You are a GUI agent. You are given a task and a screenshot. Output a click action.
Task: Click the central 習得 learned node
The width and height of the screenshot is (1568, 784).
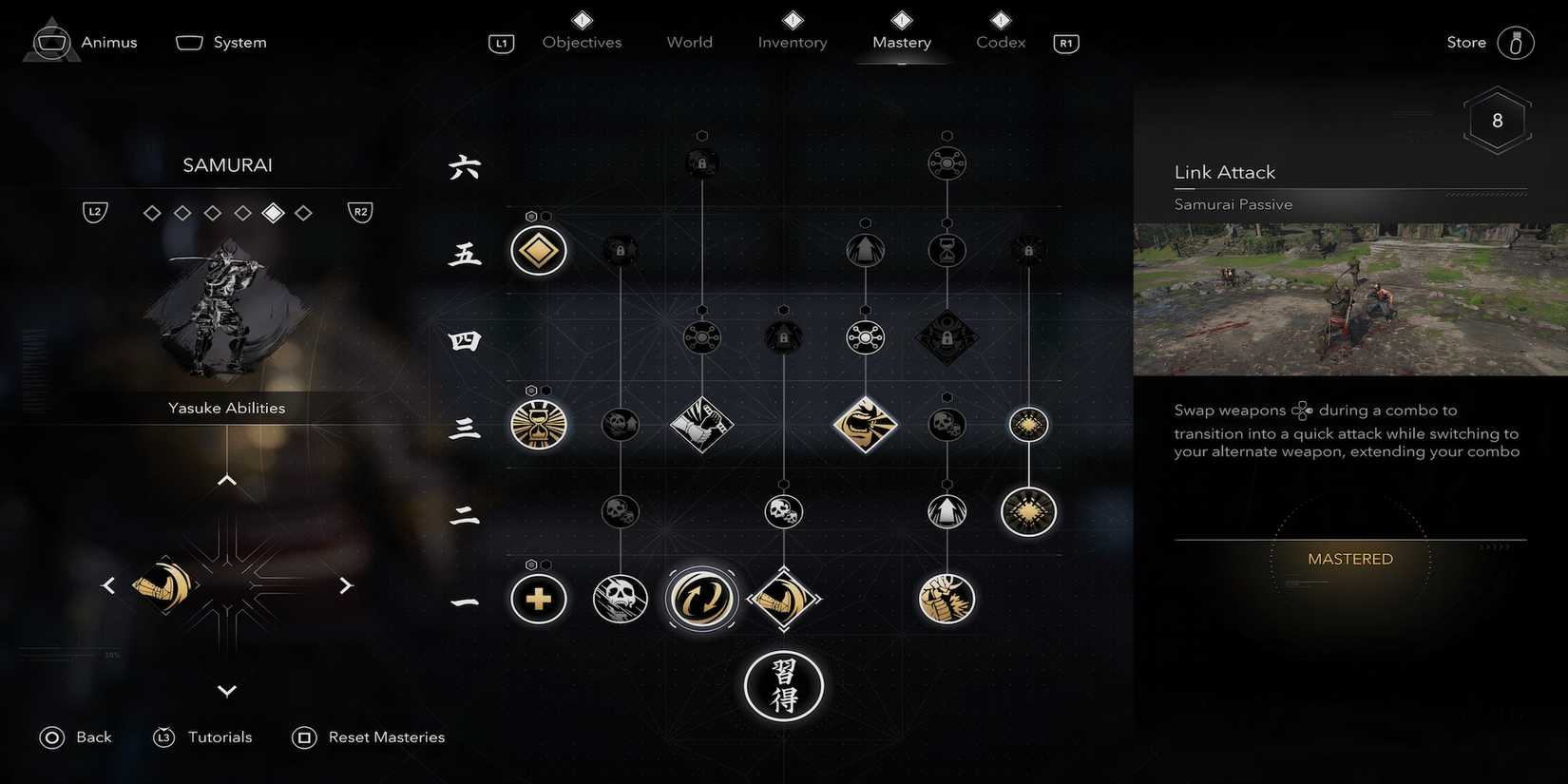[783, 685]
